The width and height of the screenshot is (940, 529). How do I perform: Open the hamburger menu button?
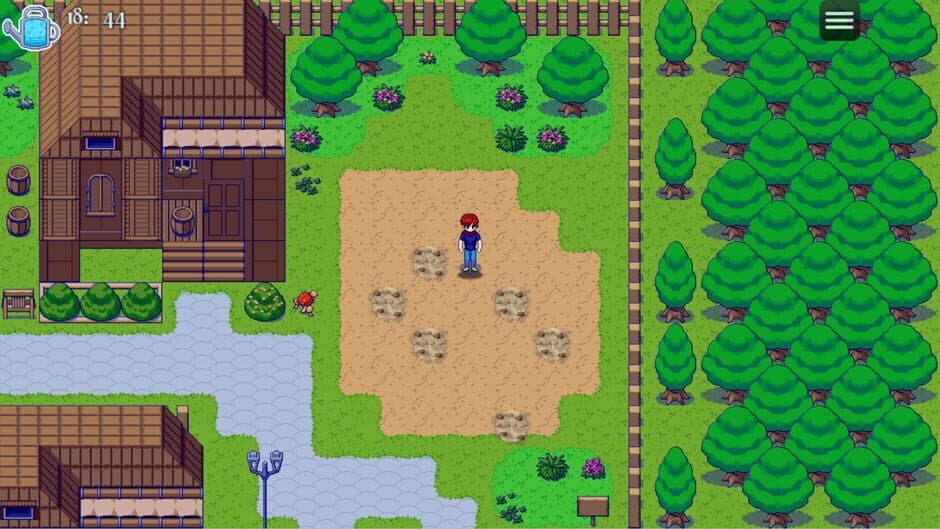click(839, 20)
